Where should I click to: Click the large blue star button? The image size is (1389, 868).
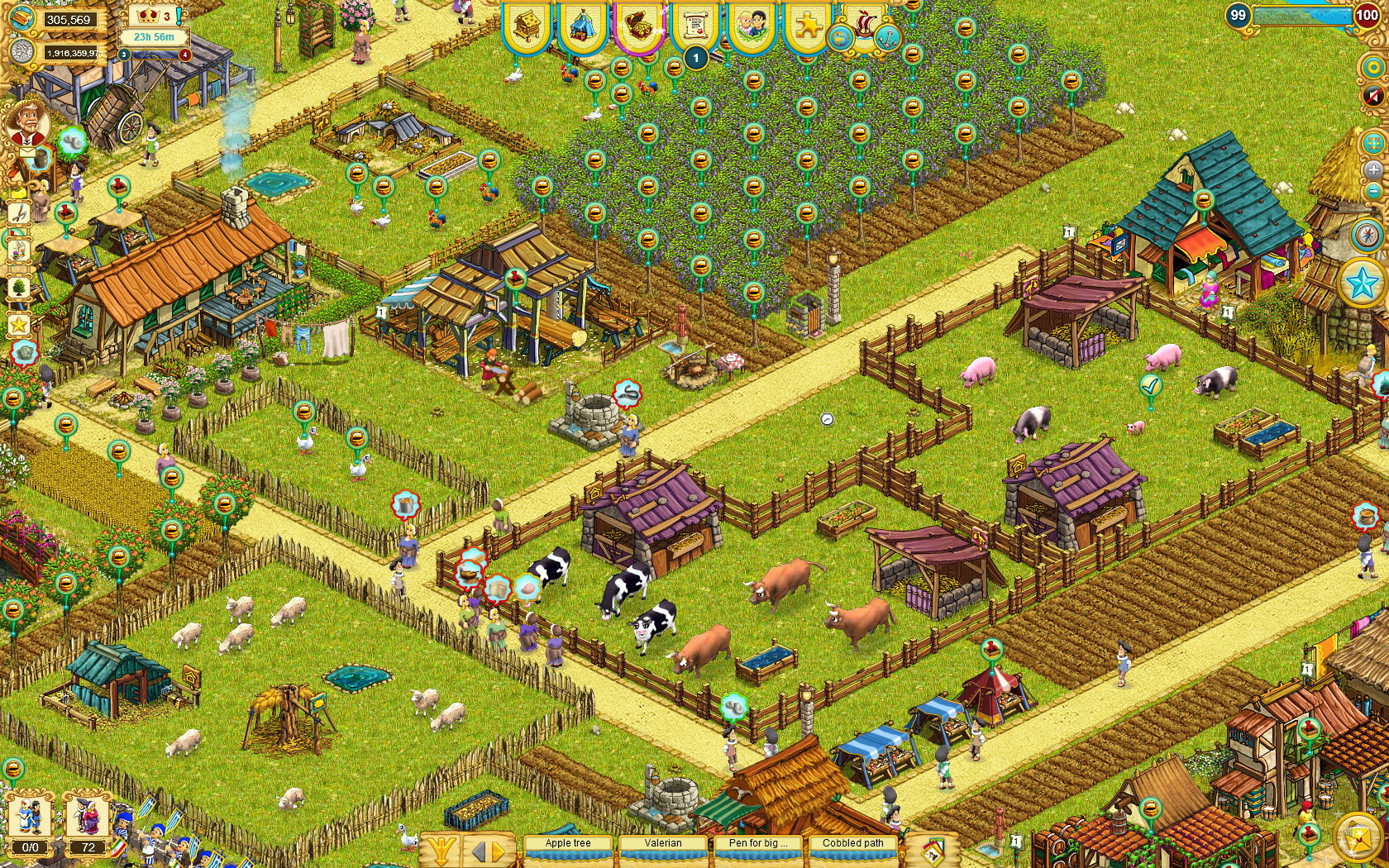1363,284
